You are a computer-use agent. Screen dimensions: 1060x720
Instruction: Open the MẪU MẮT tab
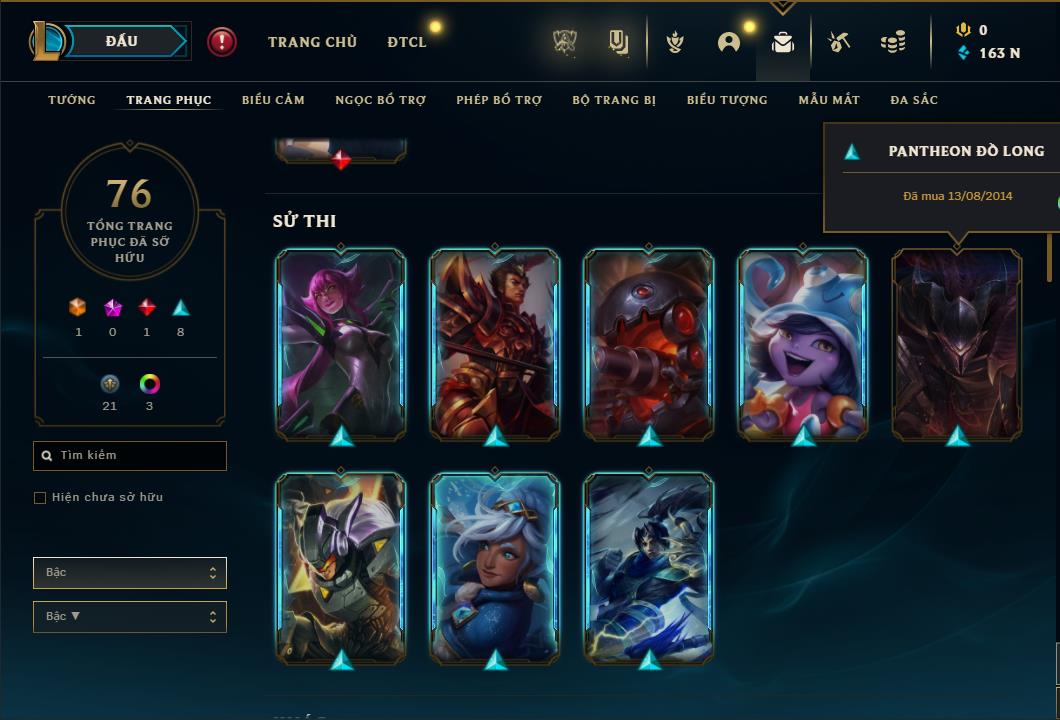829,100
